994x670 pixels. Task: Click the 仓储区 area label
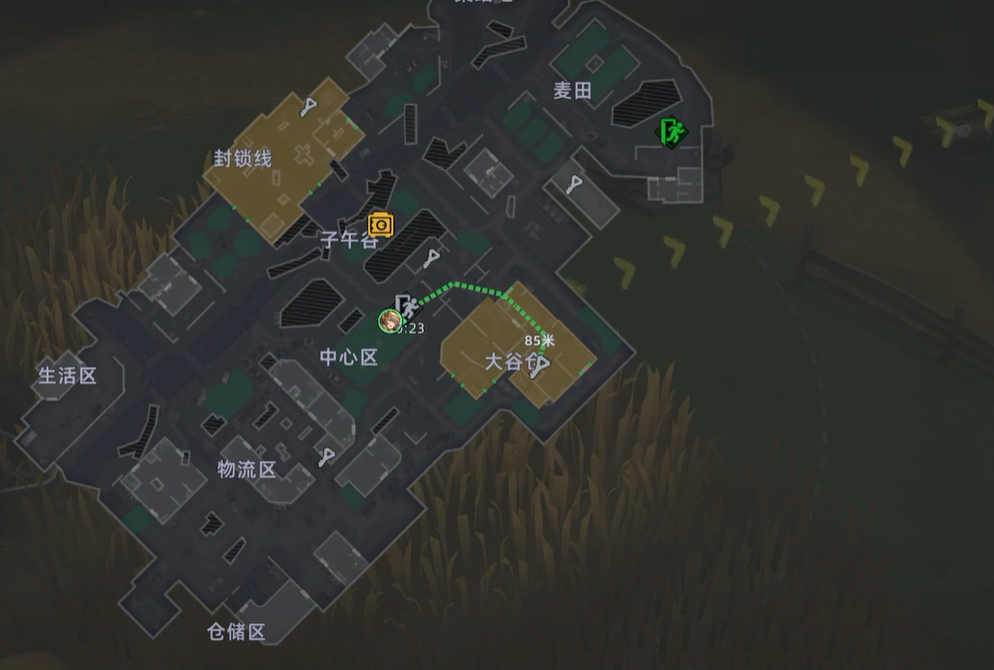pyautogui.click(x=236, y=632)
